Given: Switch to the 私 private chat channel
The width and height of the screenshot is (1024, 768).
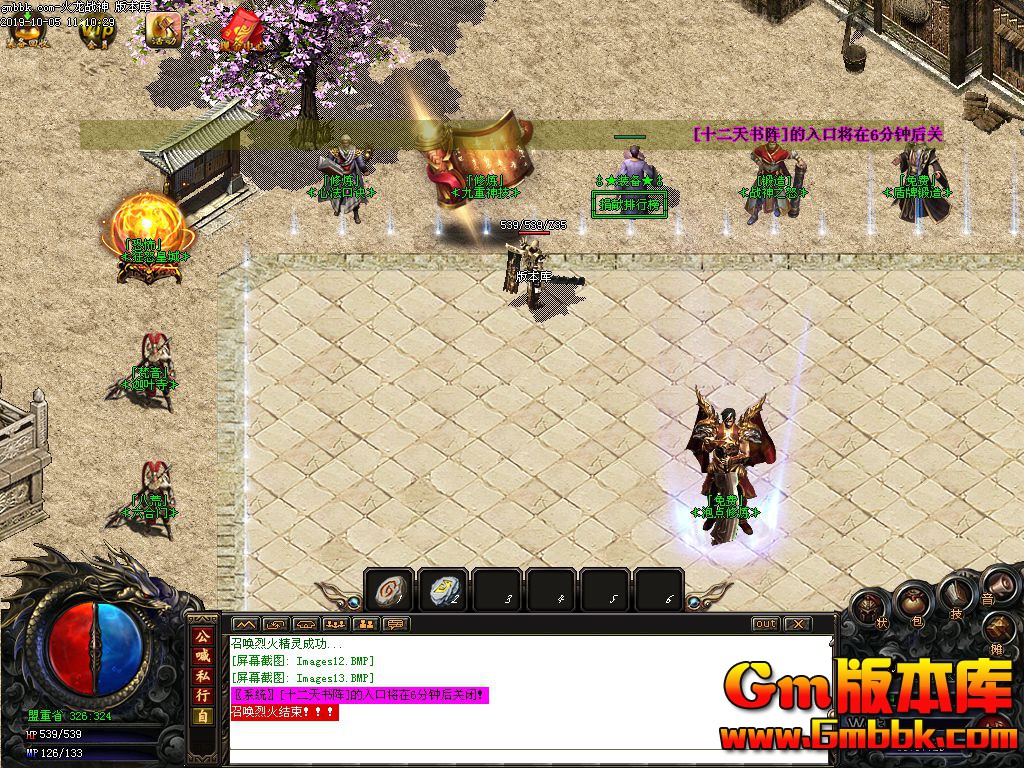Looking at the screenshot, I should point(202,676).
